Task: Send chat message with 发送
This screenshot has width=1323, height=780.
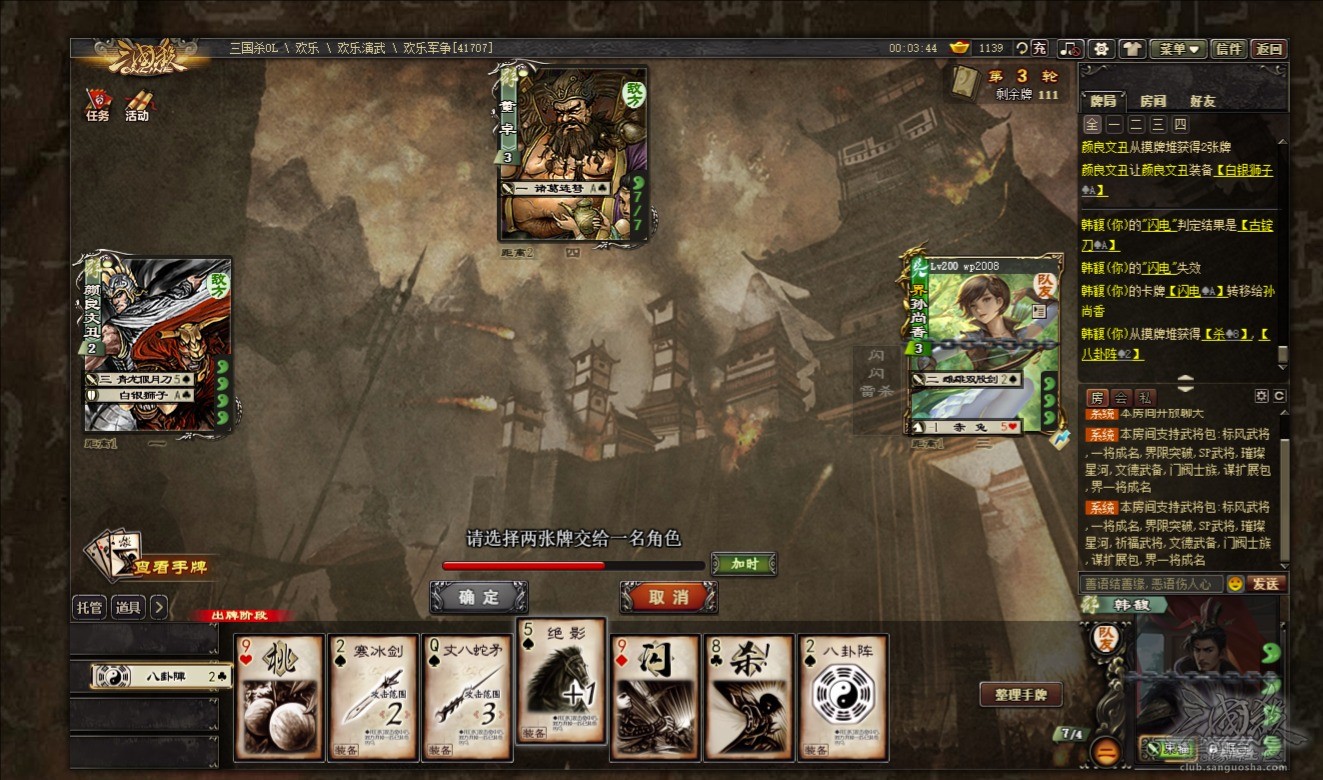Action: pyautogui.click(x=1266, y=583)
